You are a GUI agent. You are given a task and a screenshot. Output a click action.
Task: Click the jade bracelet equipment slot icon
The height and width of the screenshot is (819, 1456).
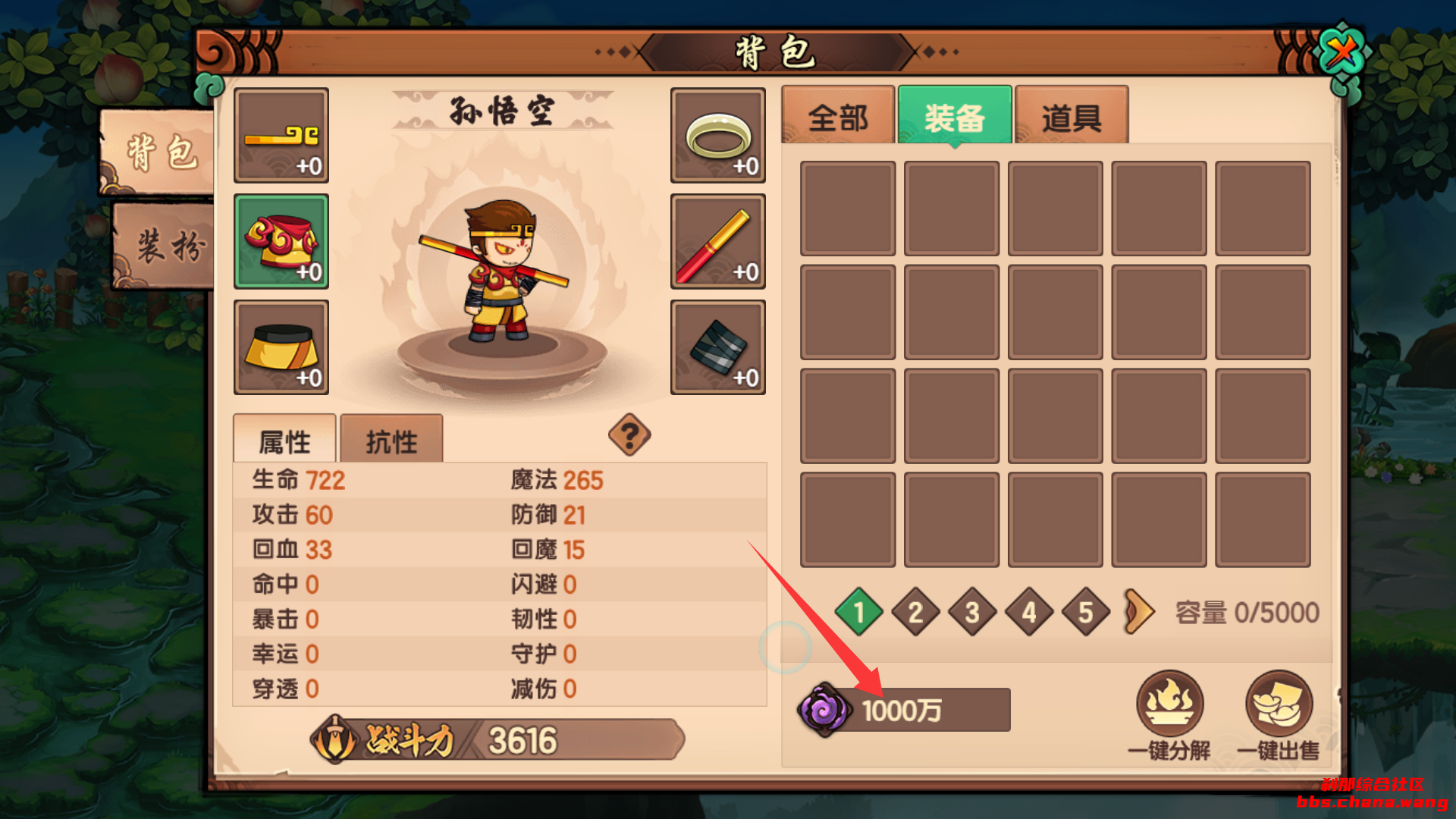coord(717,135)
